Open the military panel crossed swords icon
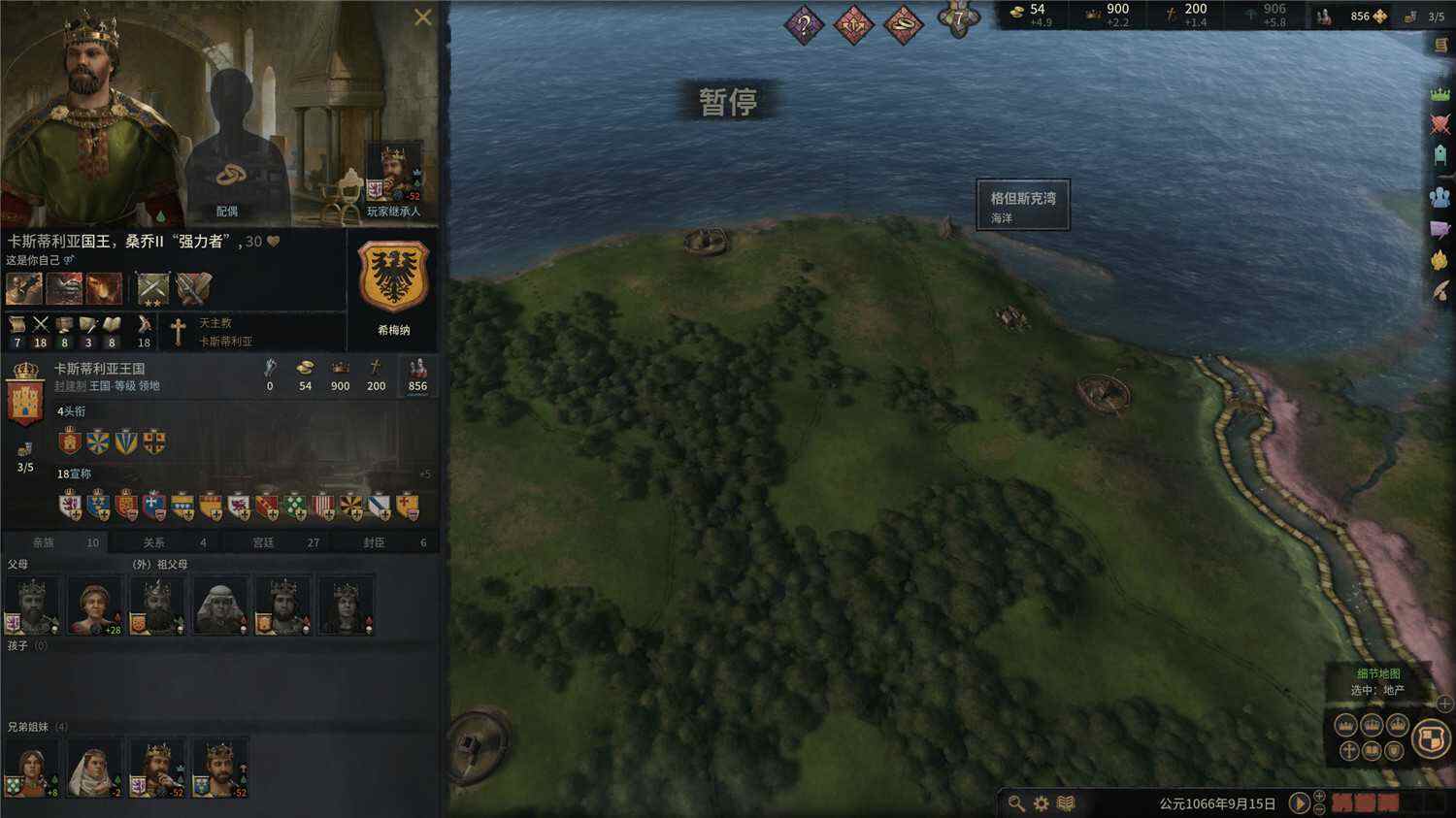Screen dimensions: 1456x818 point(1440,121)
